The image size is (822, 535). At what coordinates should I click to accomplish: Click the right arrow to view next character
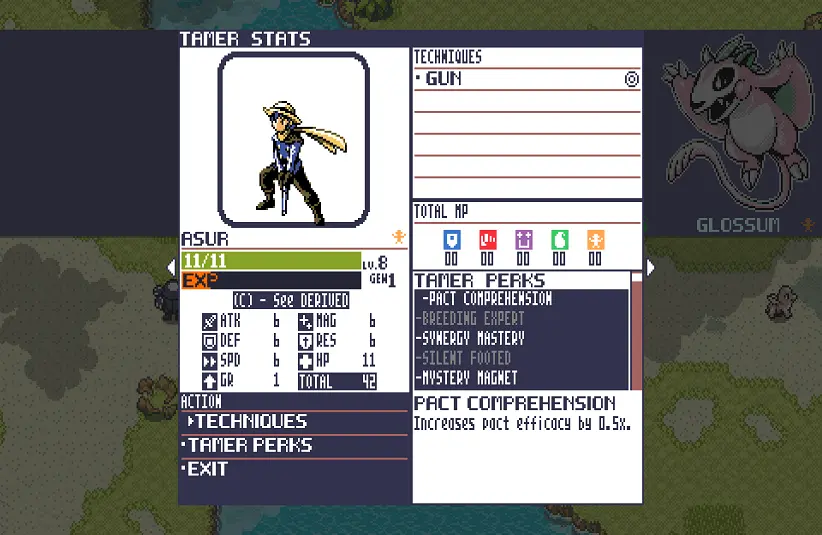[651, 267]
